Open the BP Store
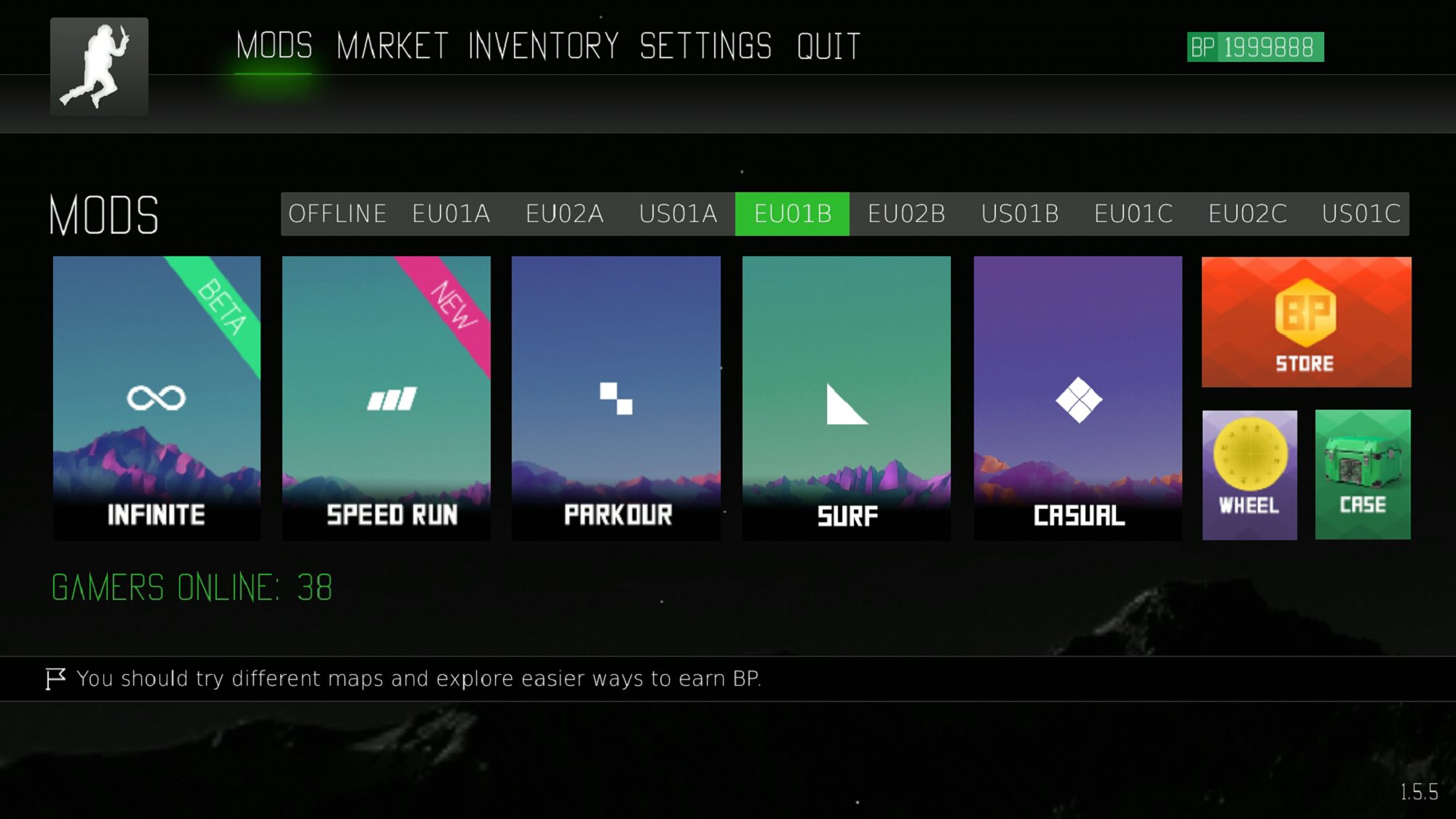 coord(1306,322)
